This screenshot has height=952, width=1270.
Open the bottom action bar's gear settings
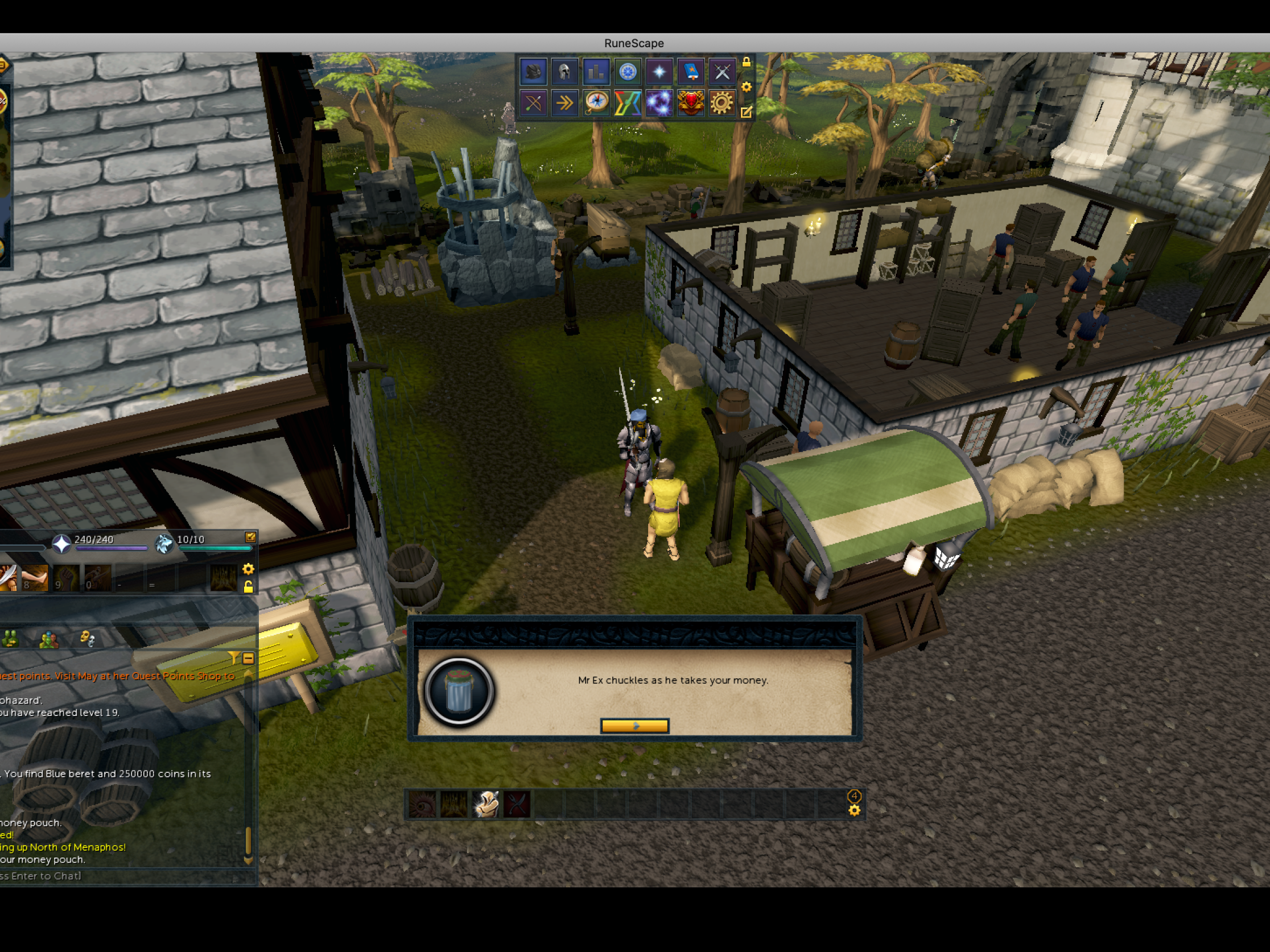point(854,810)
